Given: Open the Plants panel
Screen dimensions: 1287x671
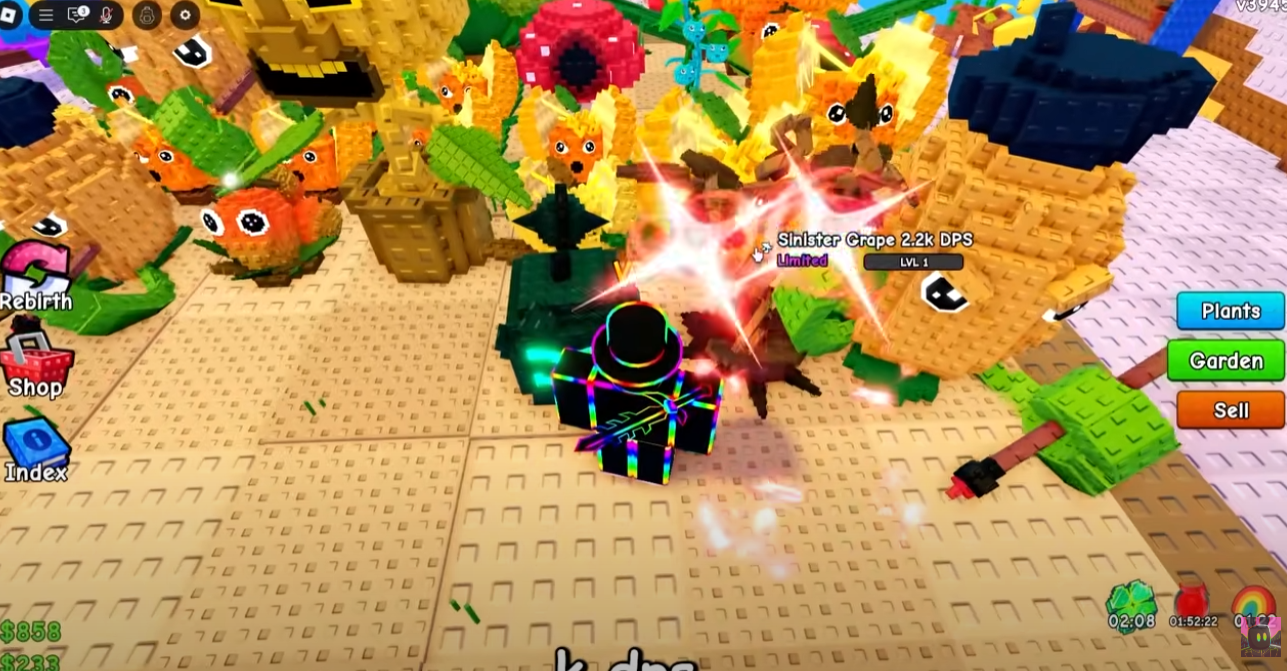Looking at the screenshot, I should 1230,311.
